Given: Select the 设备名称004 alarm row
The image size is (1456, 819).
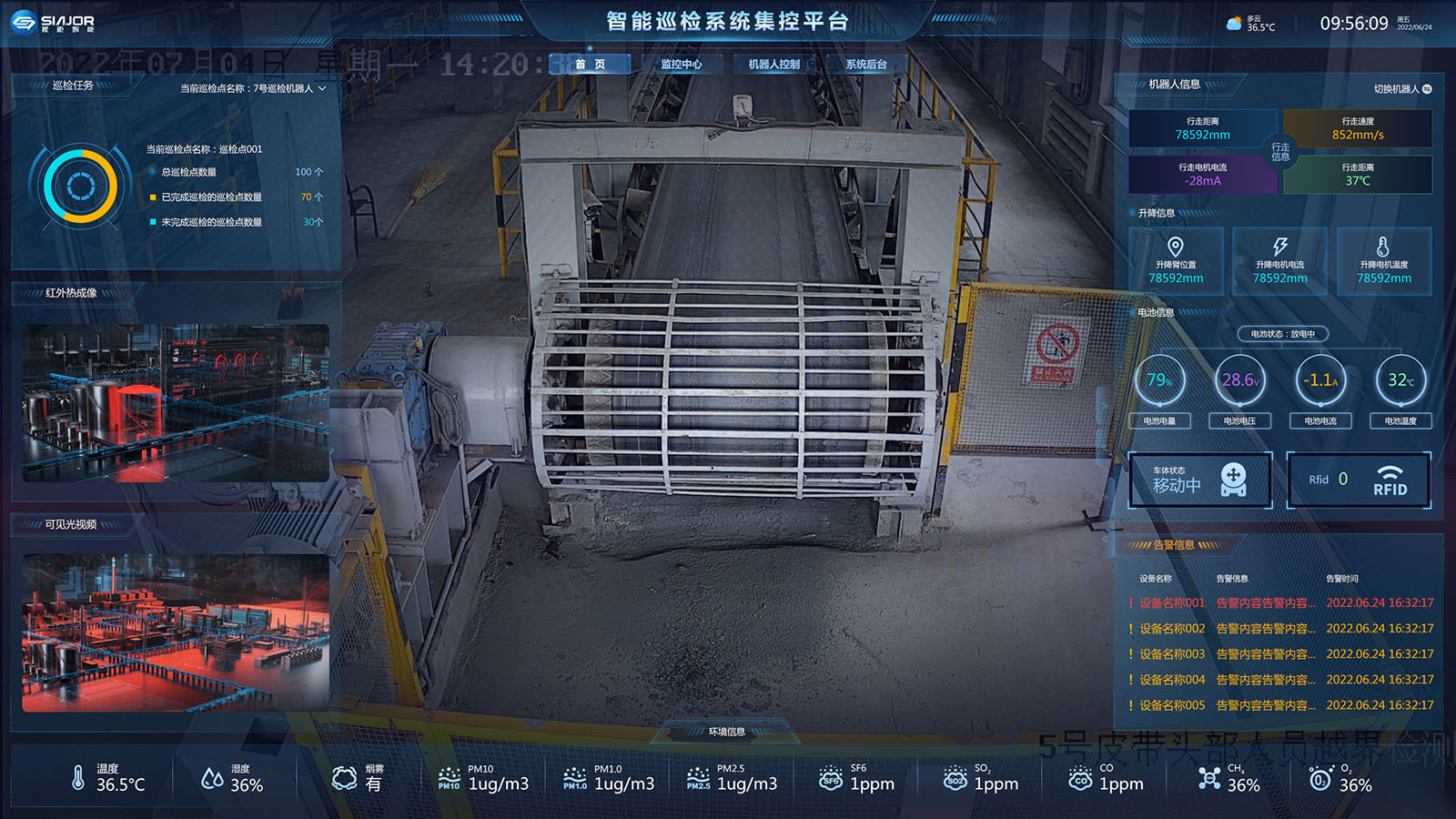Looking at the screenshot, I should pyautogui.click(x=1280, y=680).
